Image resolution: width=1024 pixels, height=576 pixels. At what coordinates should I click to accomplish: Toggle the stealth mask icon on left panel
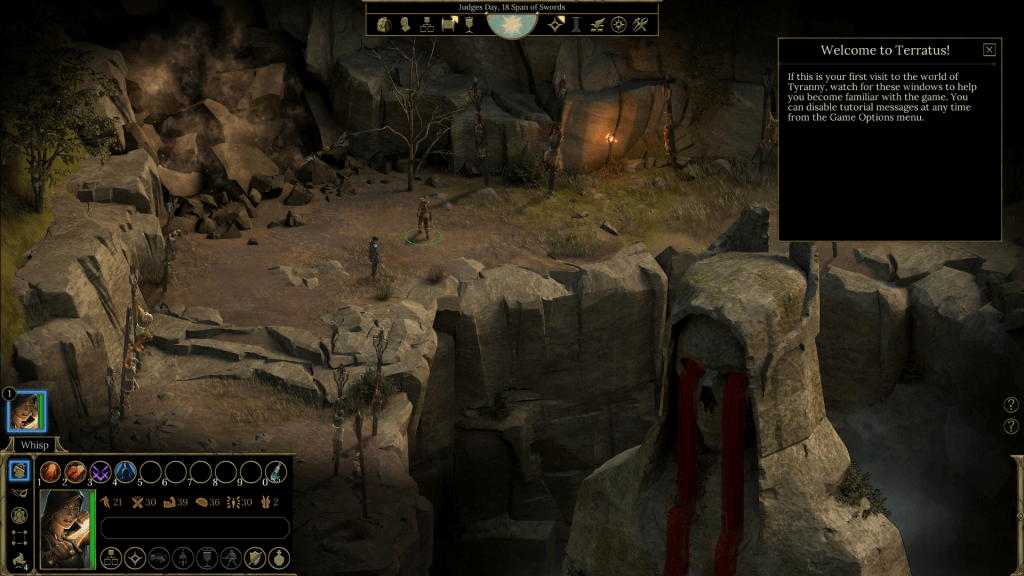point(19,493)
